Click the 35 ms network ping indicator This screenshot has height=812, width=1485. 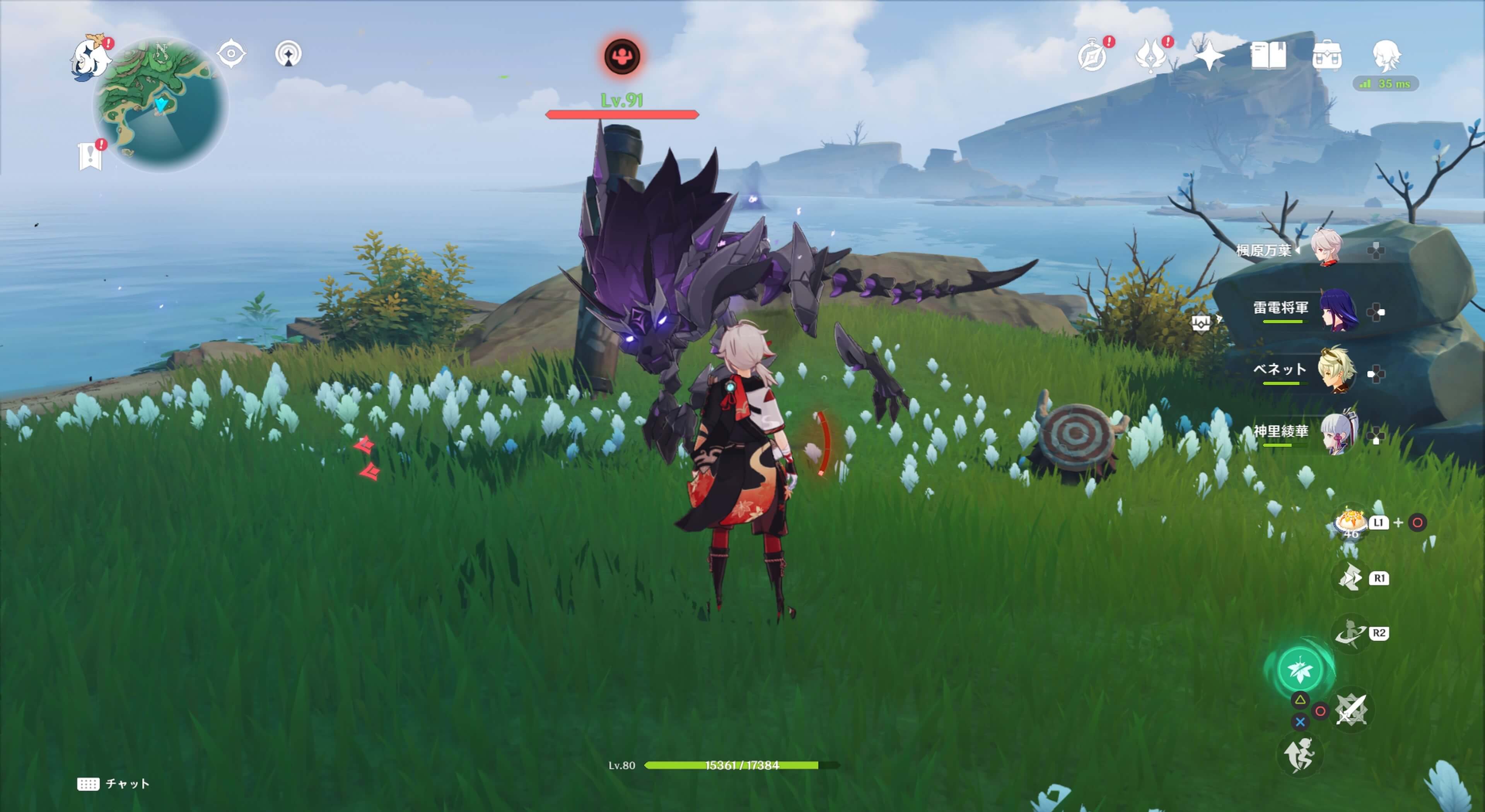1395,85
